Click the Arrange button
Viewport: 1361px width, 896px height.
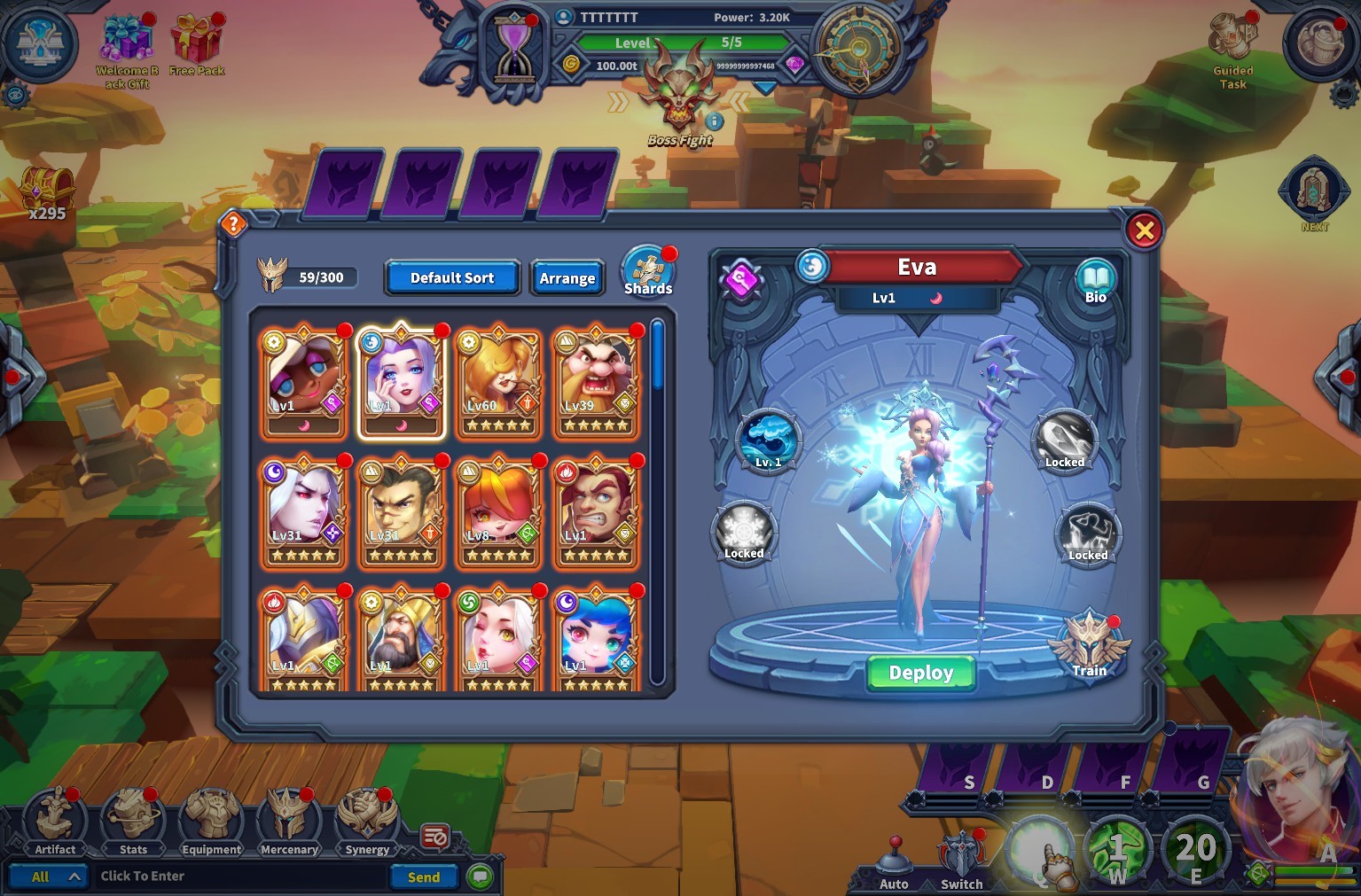pyautogui.click(x=567, y=277)
